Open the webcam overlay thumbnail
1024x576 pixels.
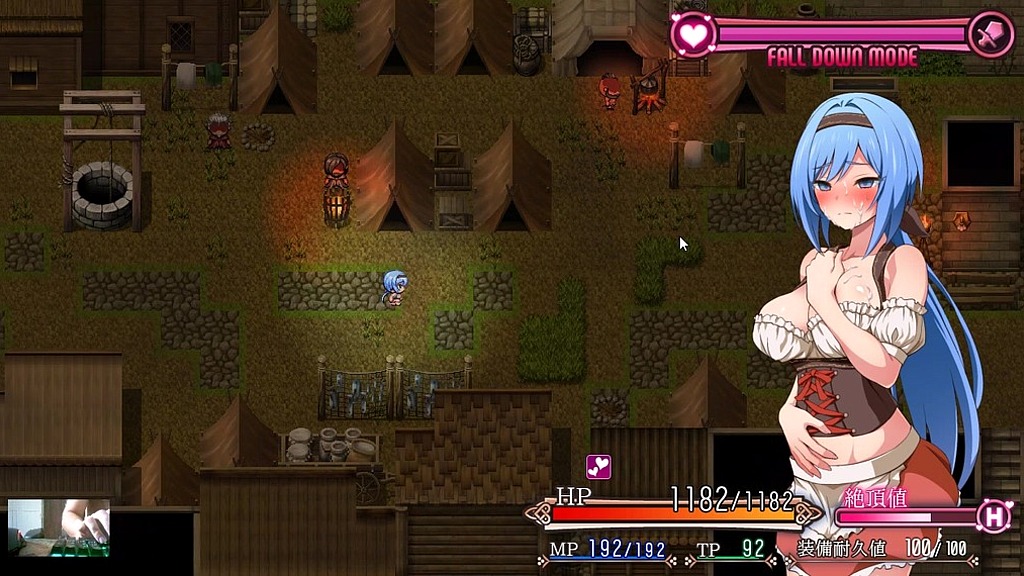click(59, 527)
